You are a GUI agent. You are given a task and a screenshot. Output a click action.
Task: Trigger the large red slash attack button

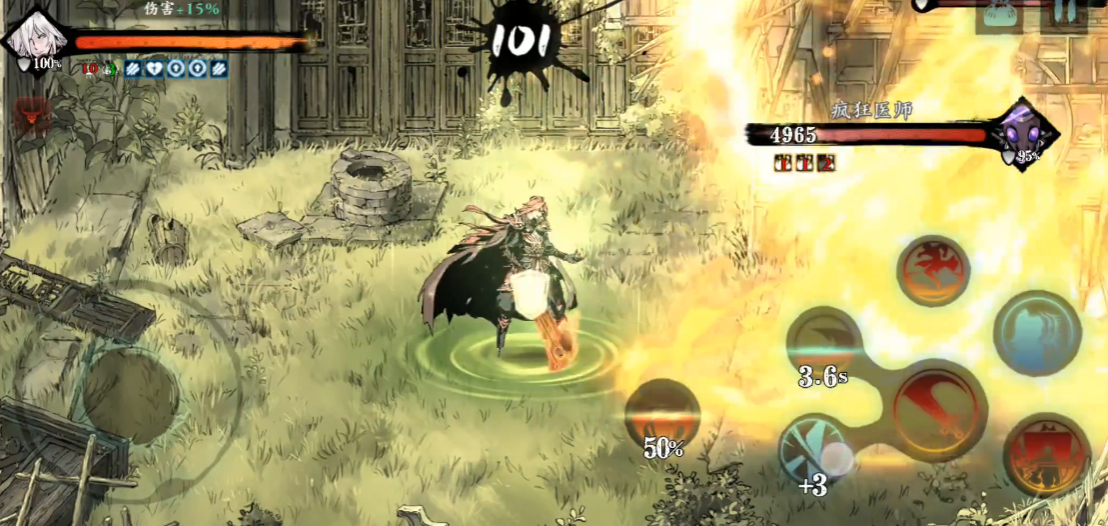tap(937, 408)
